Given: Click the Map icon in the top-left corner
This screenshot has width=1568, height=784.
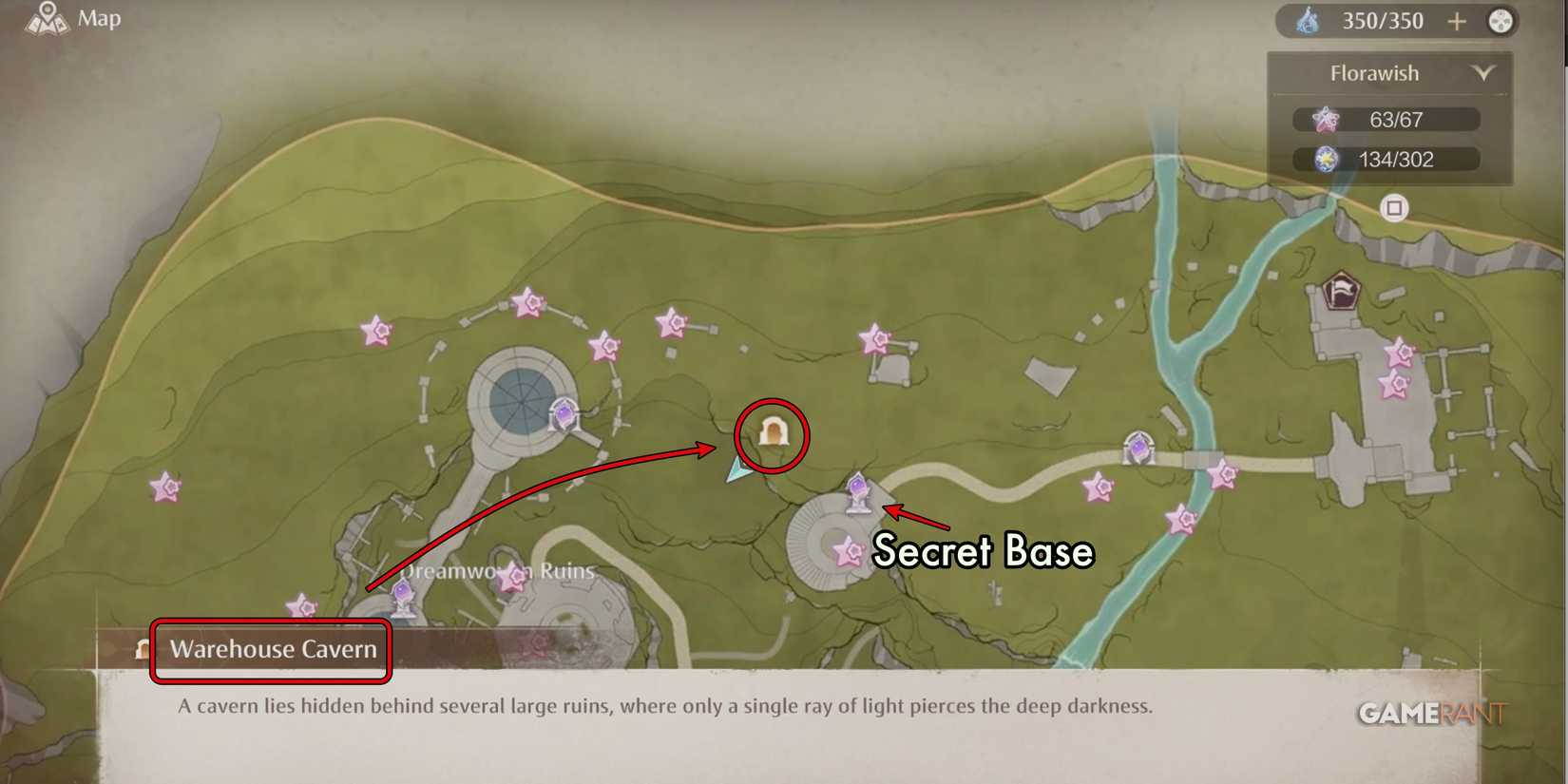Looking at the screenshot, I should point(45,17).
